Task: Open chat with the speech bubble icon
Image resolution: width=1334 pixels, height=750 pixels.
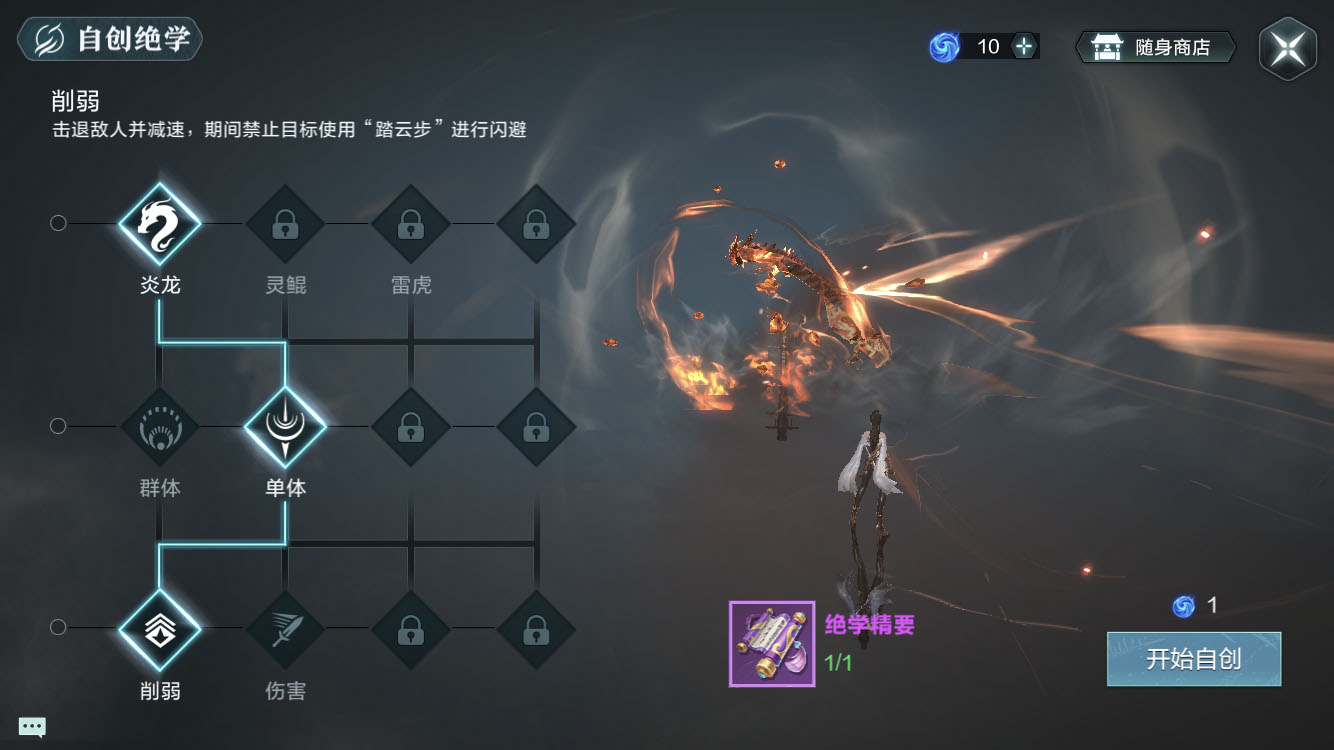Action: (33, 726)
